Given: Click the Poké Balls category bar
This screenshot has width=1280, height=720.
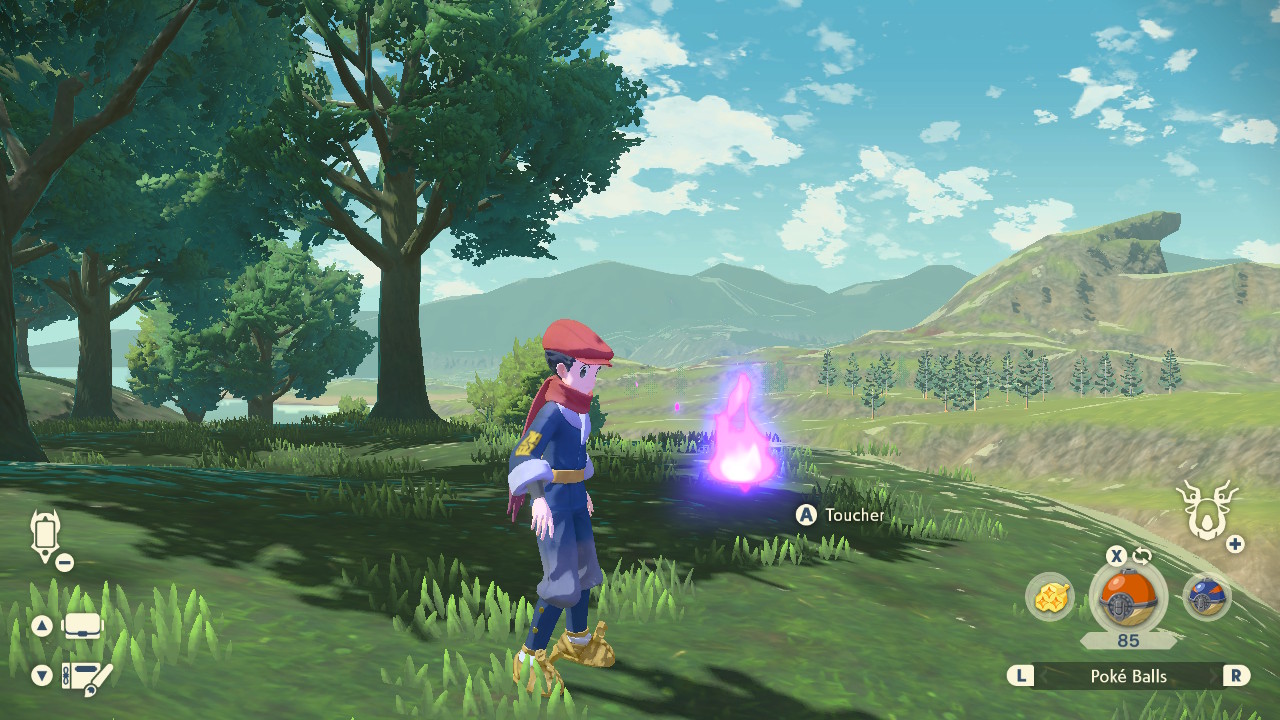Looking at the screenshot, I should point(1128,676).
